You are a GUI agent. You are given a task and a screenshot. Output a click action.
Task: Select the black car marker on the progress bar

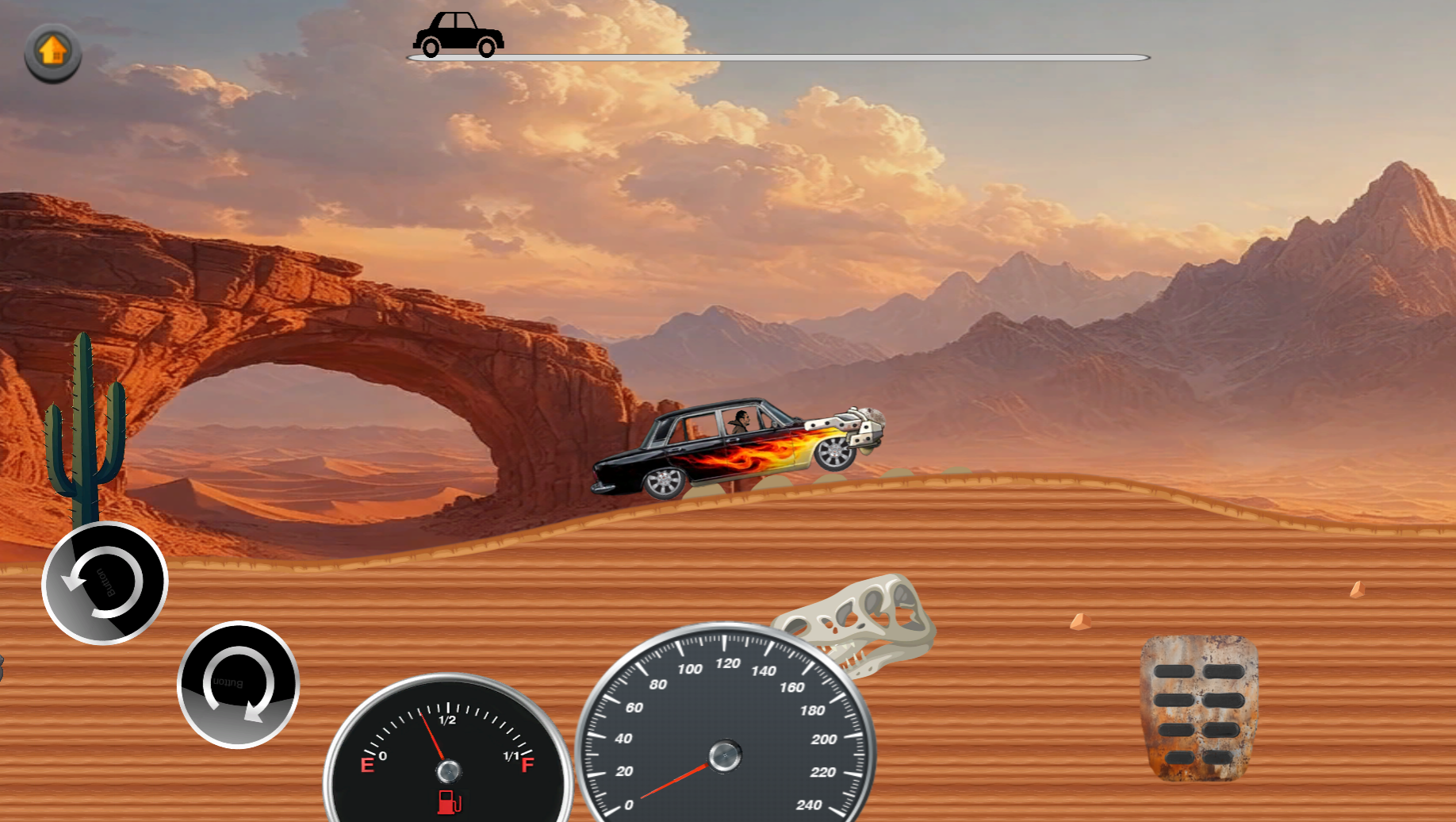460,33
